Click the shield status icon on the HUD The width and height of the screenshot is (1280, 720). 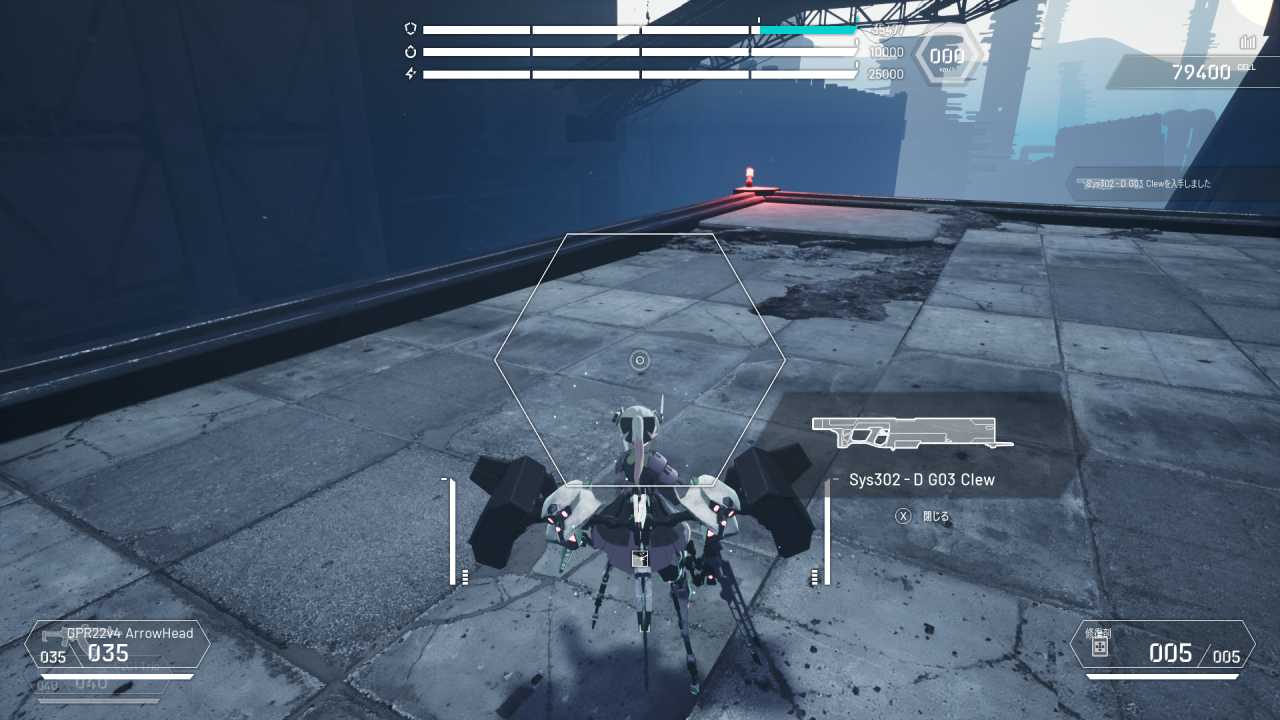(x=408, y=27)
